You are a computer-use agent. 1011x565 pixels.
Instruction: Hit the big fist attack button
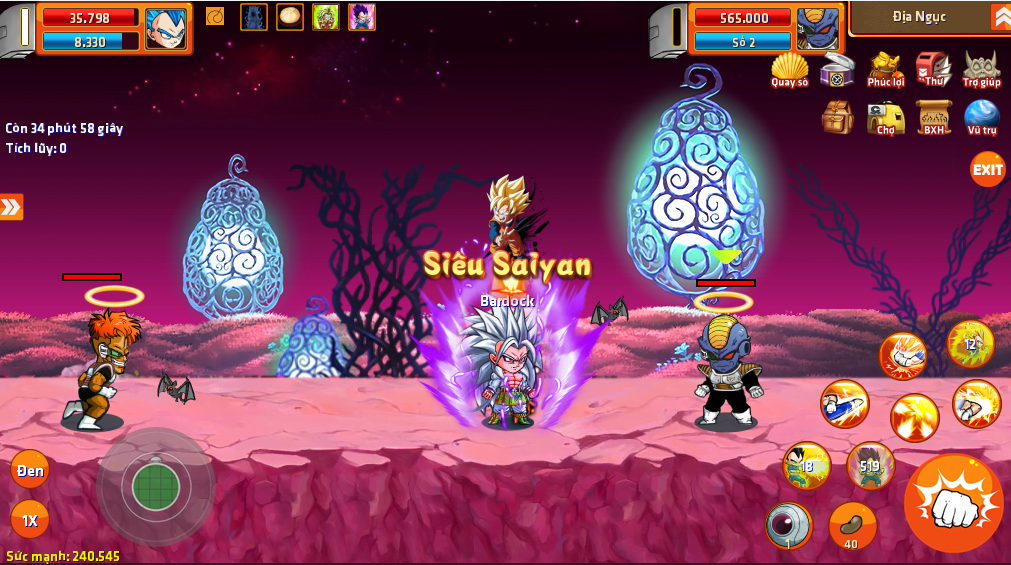click(952, 504)
